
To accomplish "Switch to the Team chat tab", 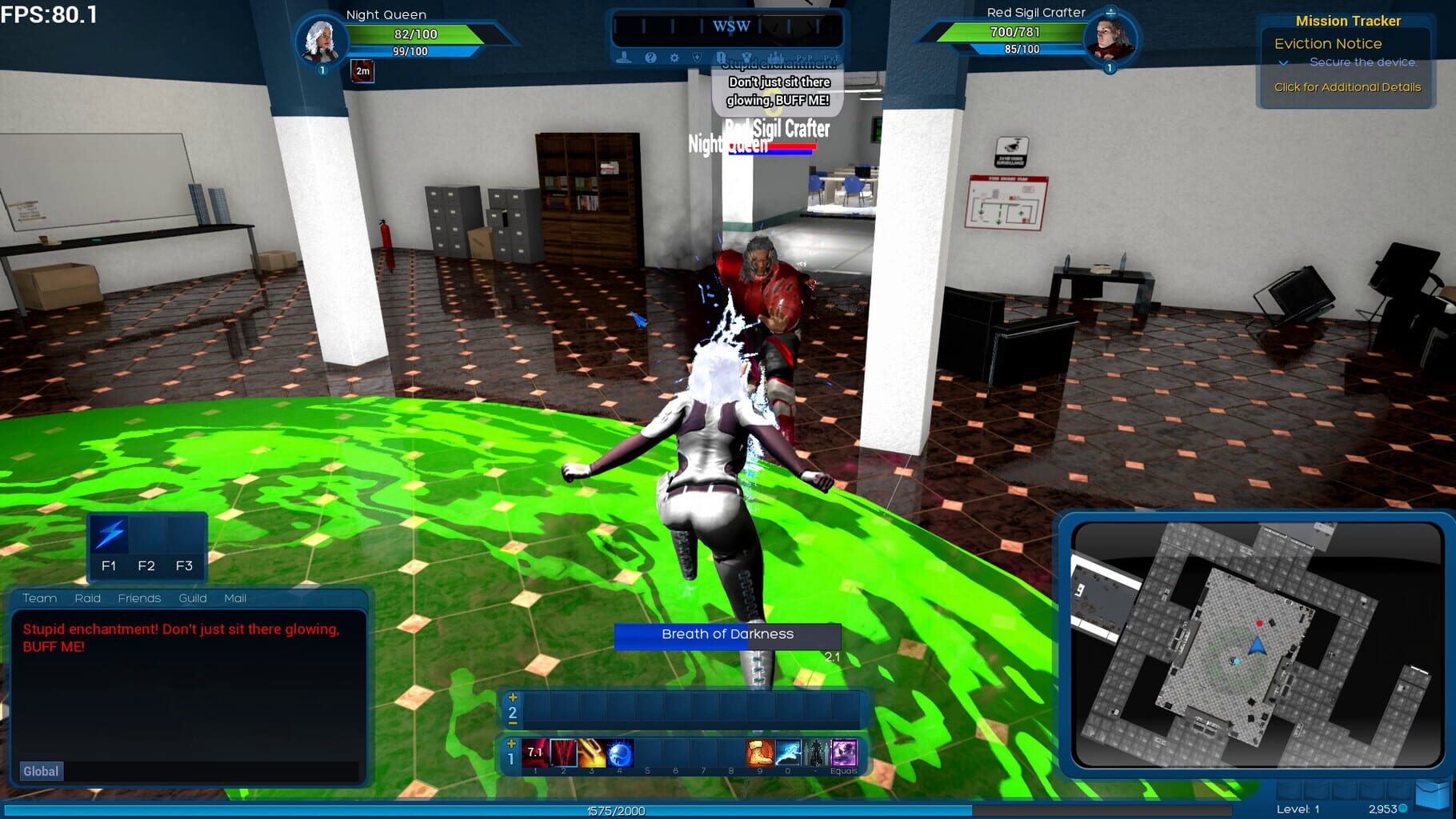I will [x=40, y=598].
